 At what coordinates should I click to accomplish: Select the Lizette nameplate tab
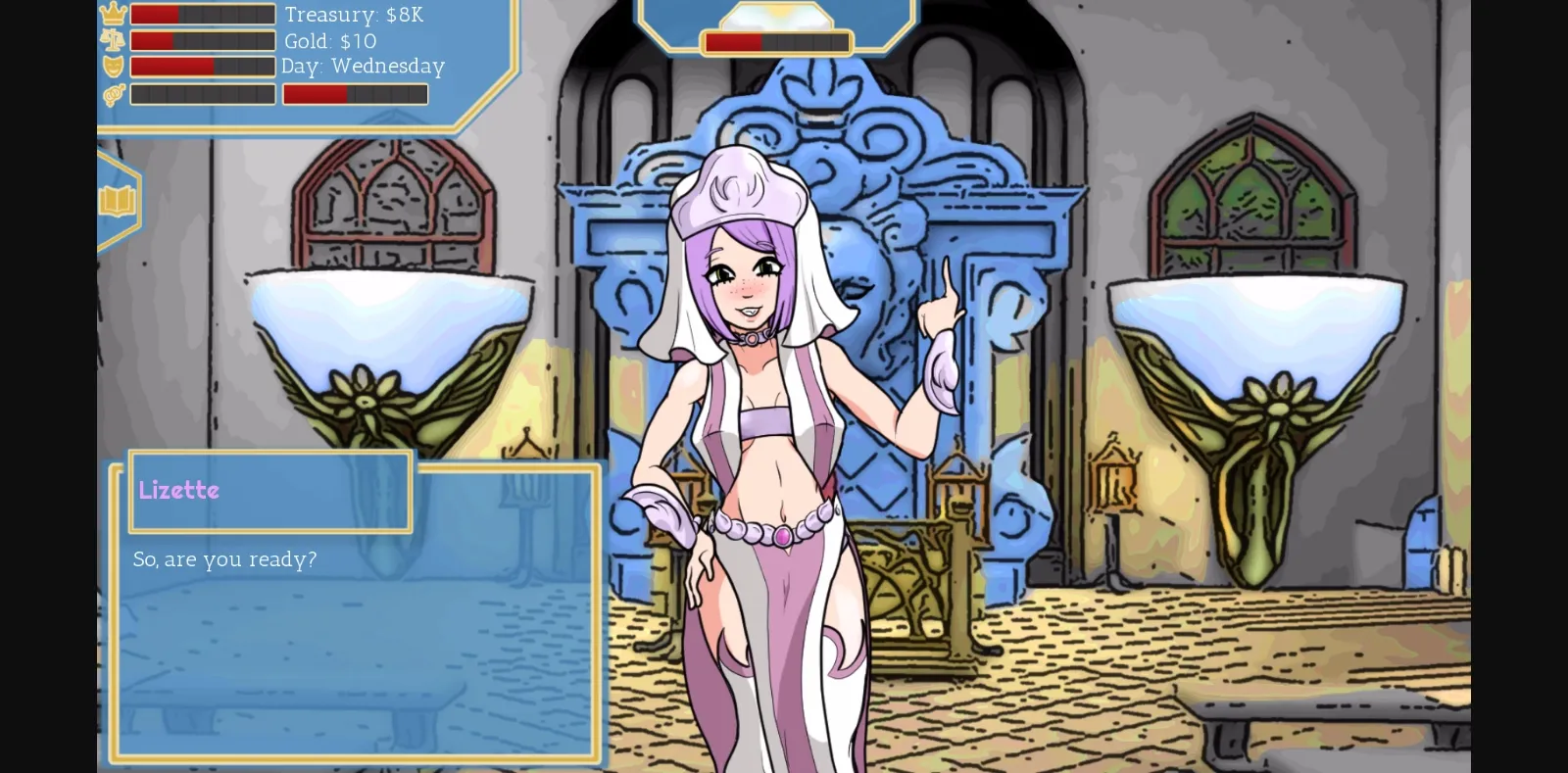pyautogui.click(x=269, y=491)
